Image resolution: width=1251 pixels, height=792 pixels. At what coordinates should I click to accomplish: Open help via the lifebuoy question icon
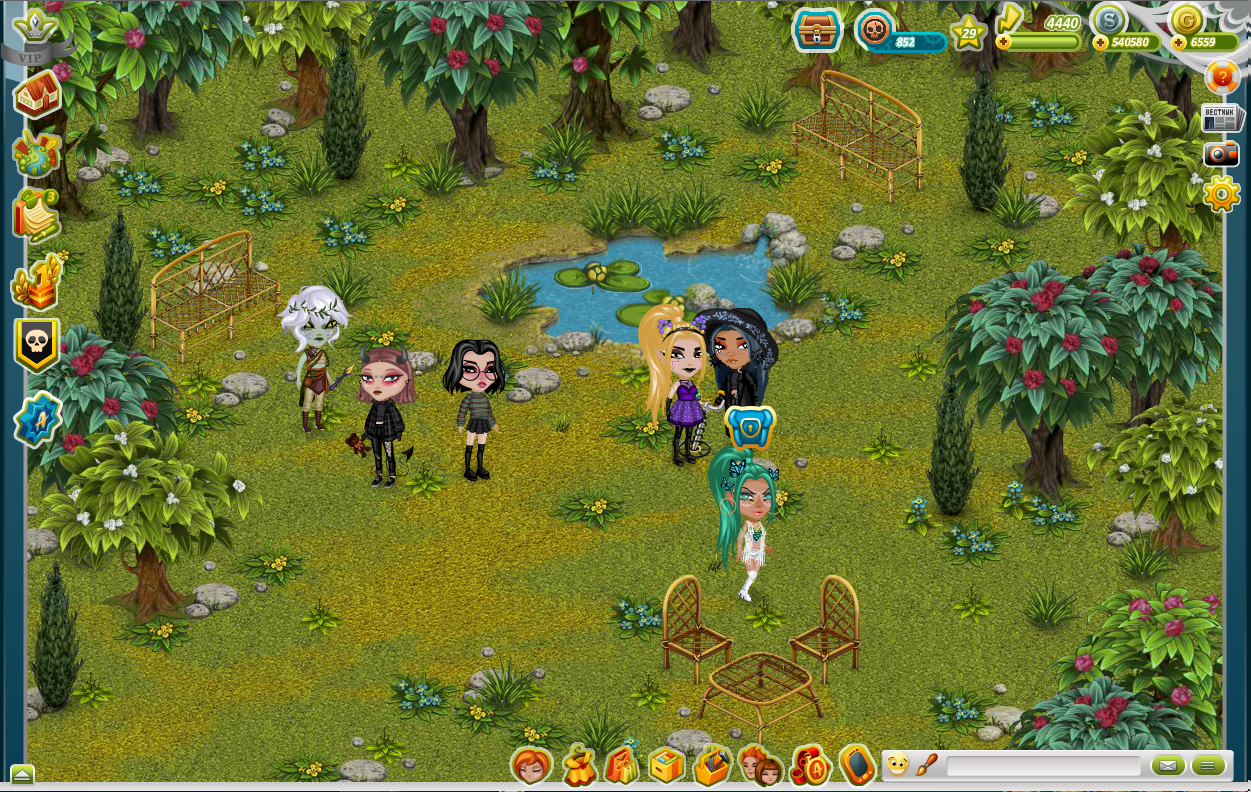click(x=1221, y=76)
